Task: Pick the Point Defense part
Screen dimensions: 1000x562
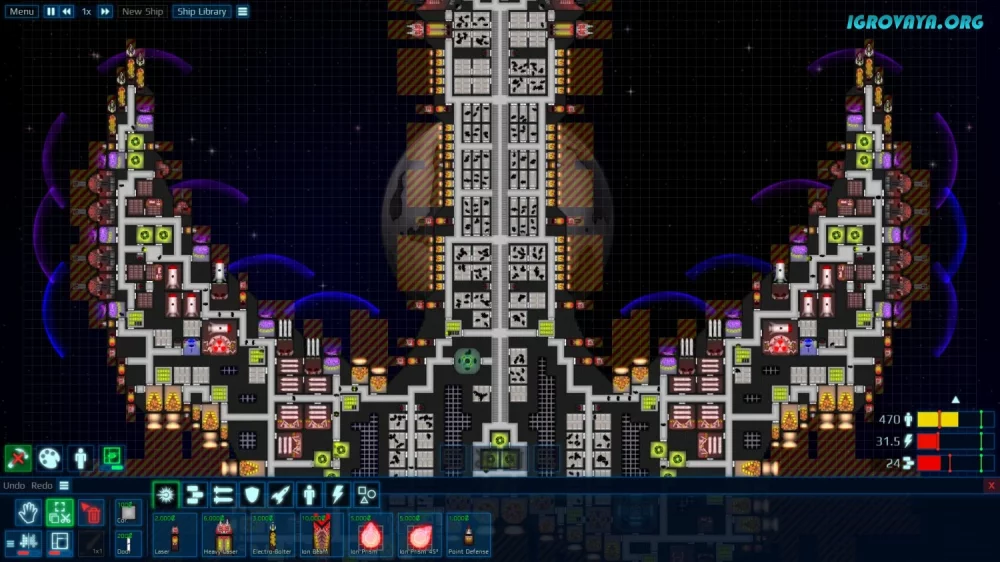Action: tap(468, 534)
